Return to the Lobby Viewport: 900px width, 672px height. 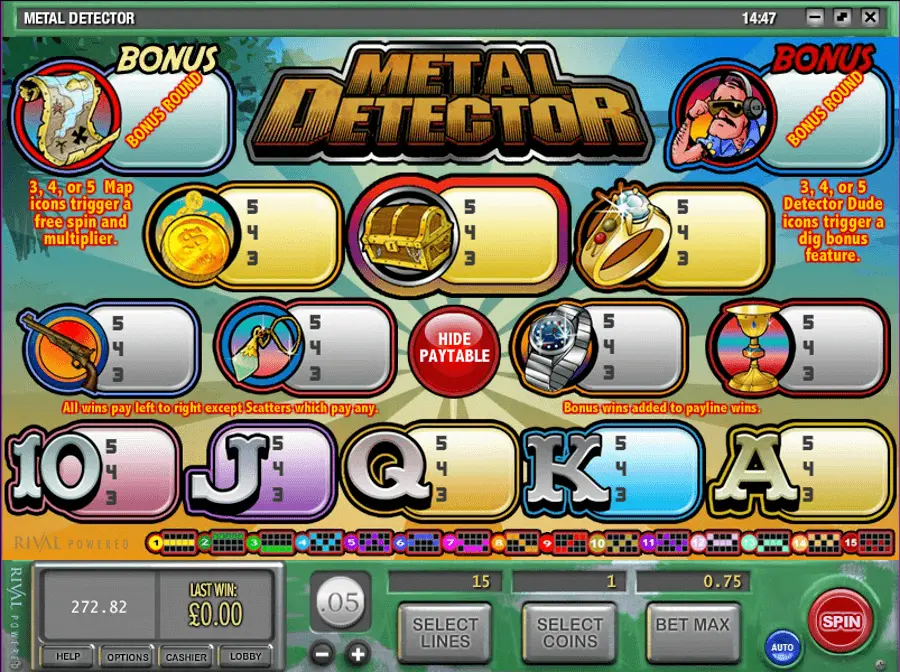pyautogui.click(x=246, y=656)
